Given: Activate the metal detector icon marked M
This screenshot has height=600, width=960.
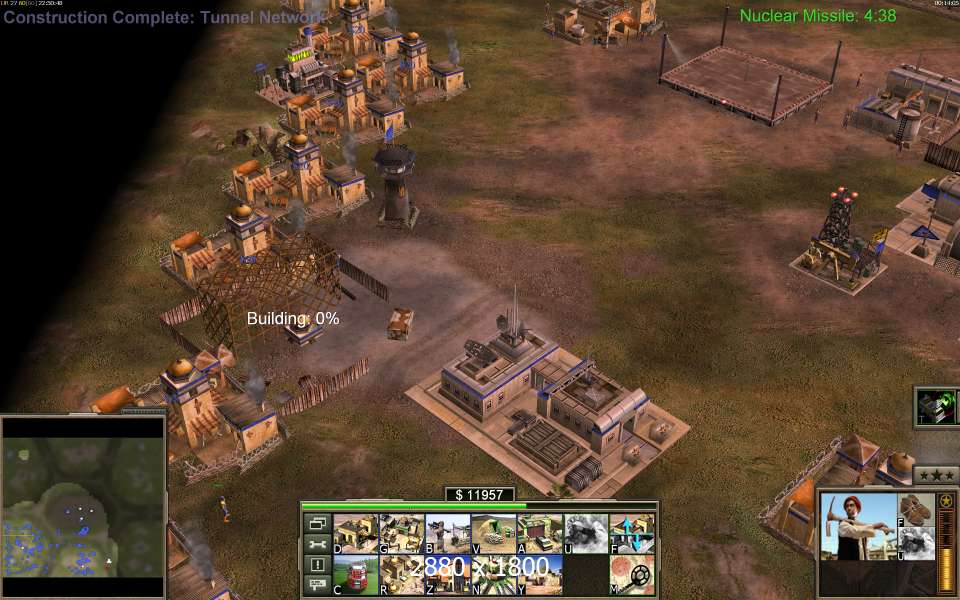Looking at the screenshot, I should tap(631, 574).
